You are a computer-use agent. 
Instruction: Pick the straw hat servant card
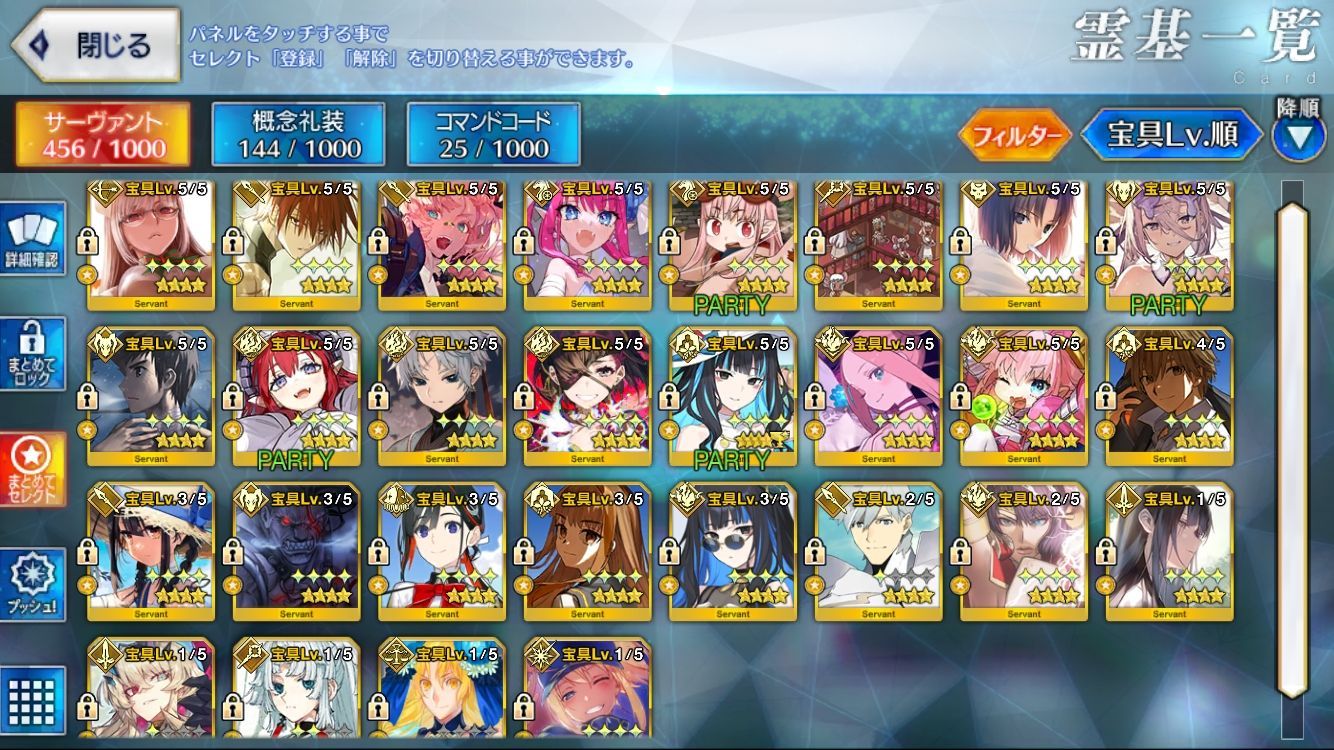point(150,552)
